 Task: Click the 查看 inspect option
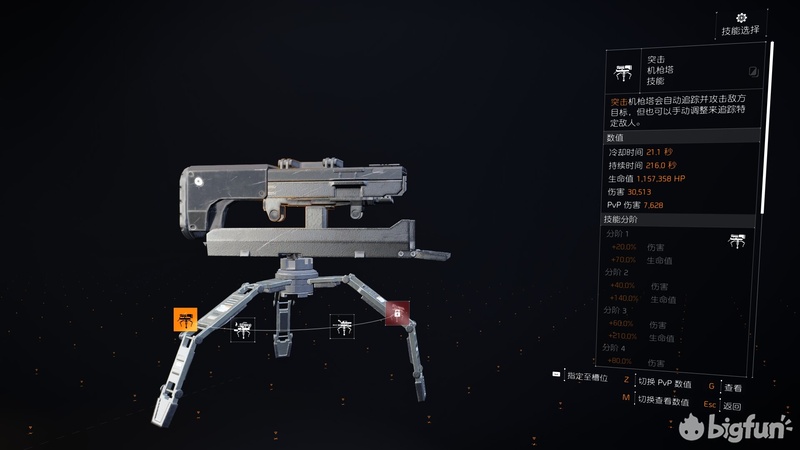point(733,387)
